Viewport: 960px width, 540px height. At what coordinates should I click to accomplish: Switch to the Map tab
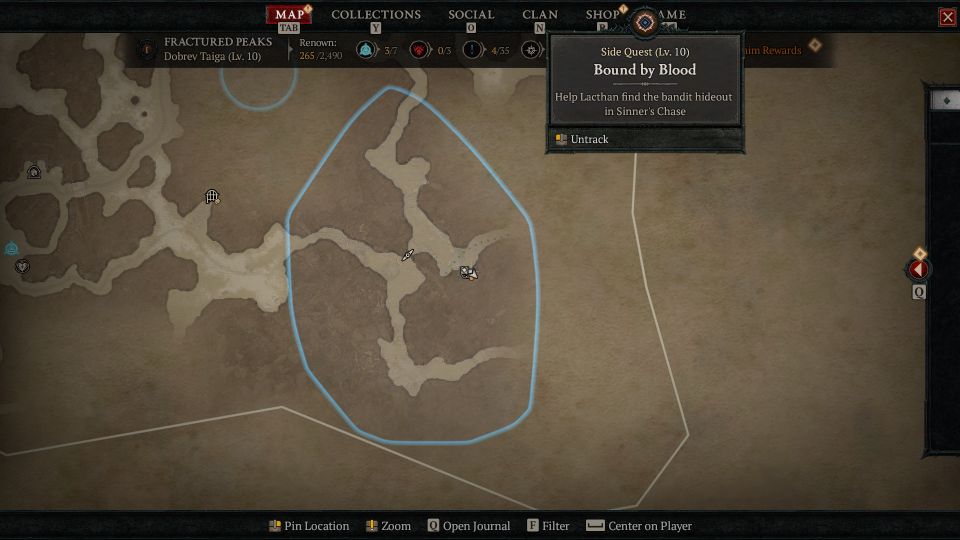pos(289,14)
